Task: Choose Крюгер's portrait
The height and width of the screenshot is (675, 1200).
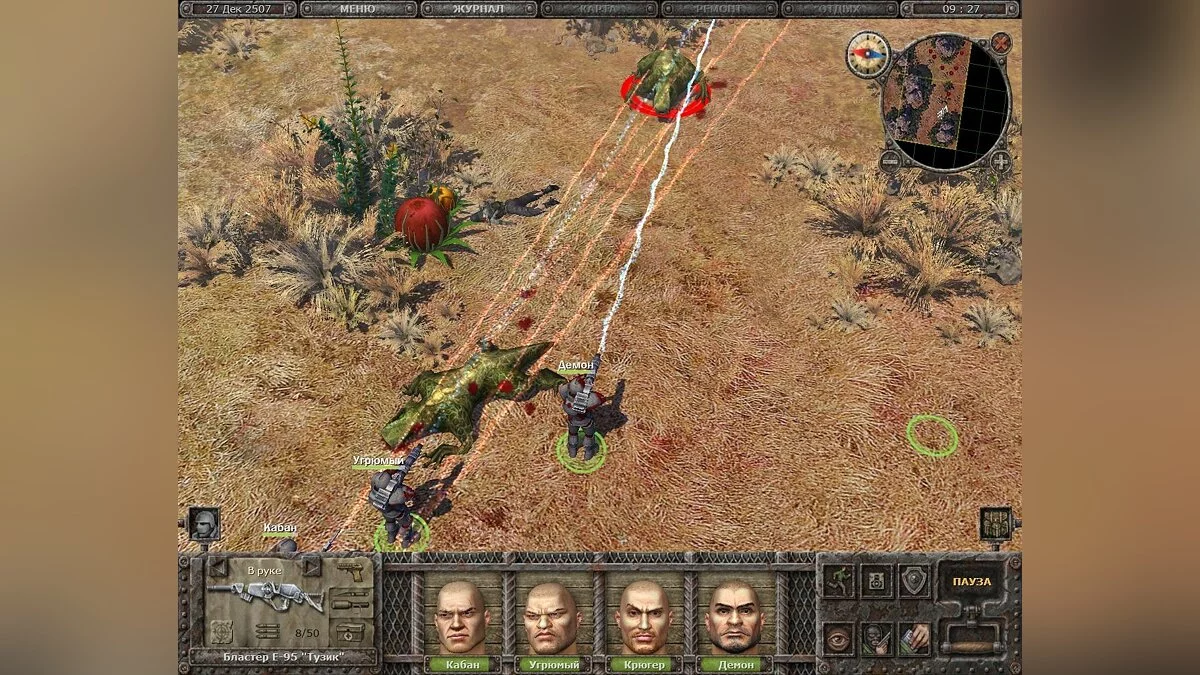Action: click(642, 617)
